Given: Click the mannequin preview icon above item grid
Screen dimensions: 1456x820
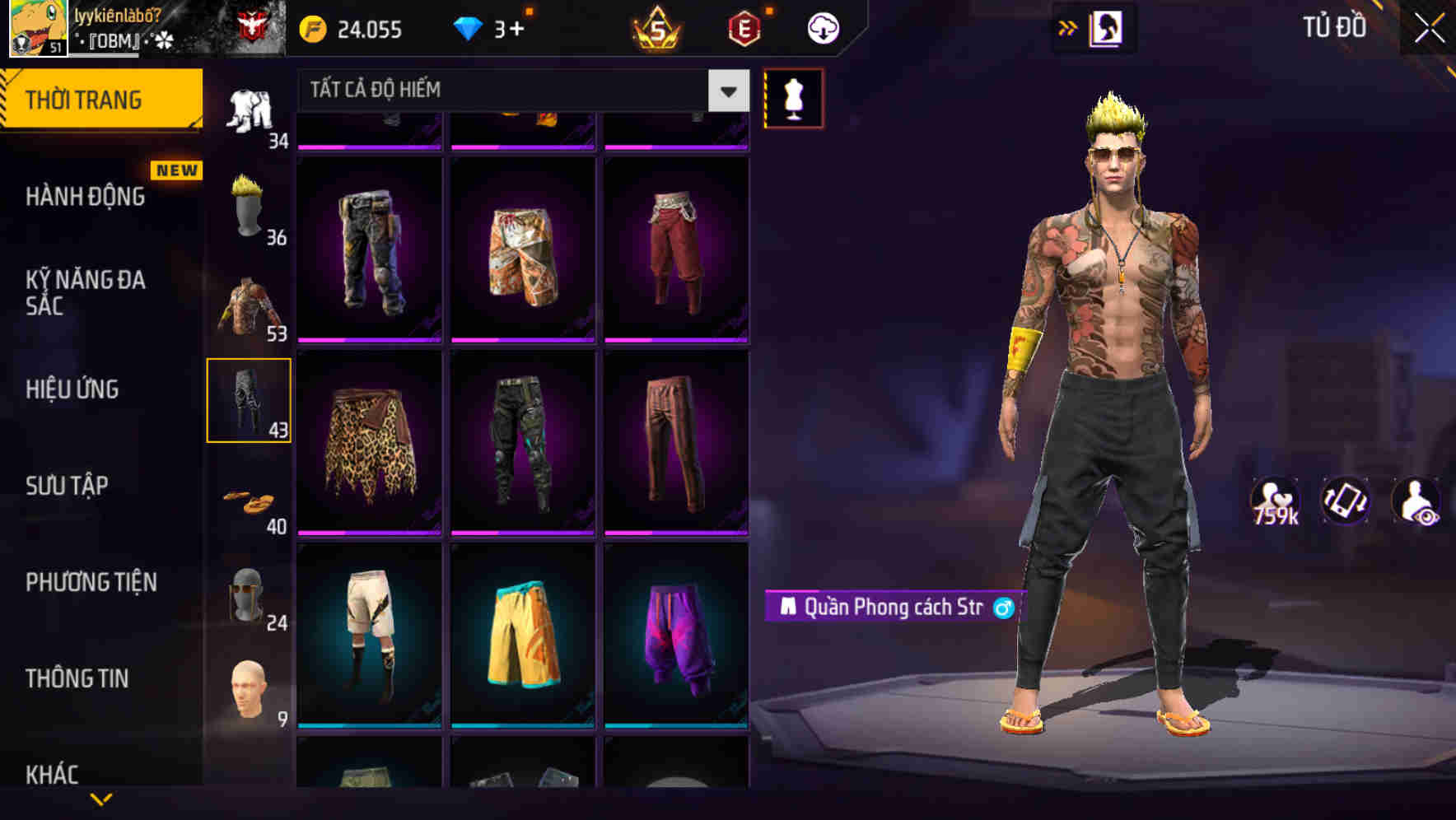Looking at the screenshot, I should pyautogui.click(x=793, y=98).
